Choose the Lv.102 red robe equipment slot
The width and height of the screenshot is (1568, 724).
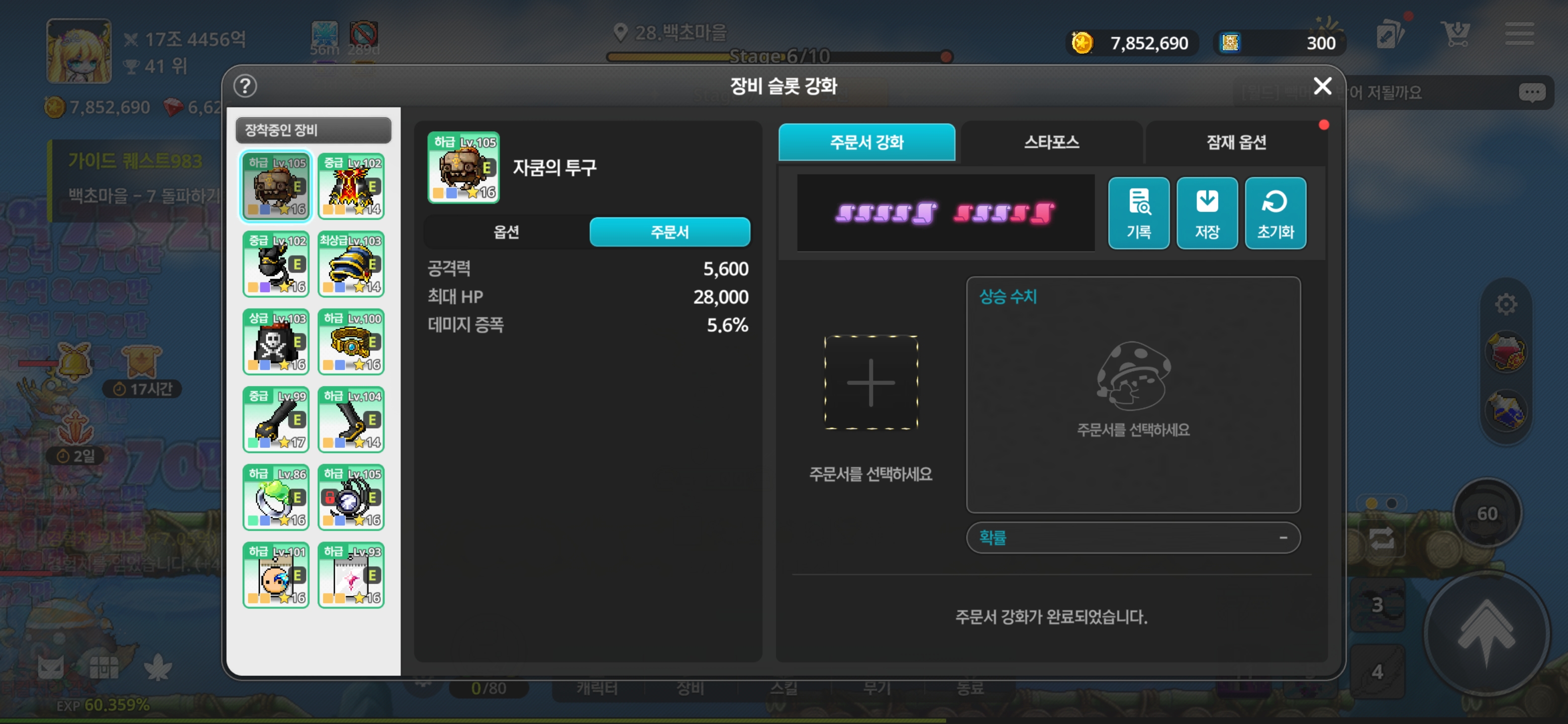(x=351, y=186)
